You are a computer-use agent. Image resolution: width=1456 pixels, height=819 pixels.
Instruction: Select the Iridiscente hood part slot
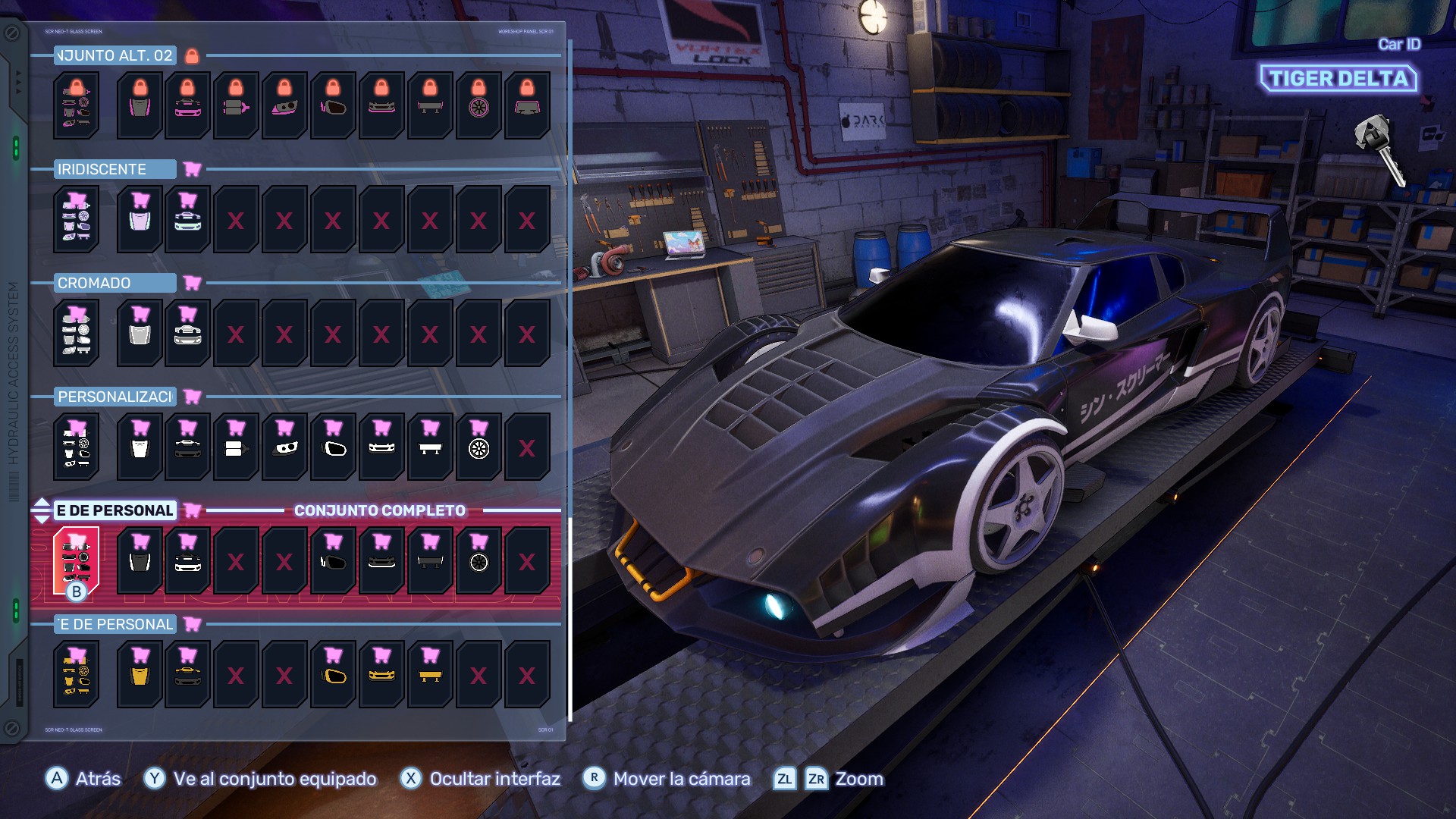[x=140, y=219]
